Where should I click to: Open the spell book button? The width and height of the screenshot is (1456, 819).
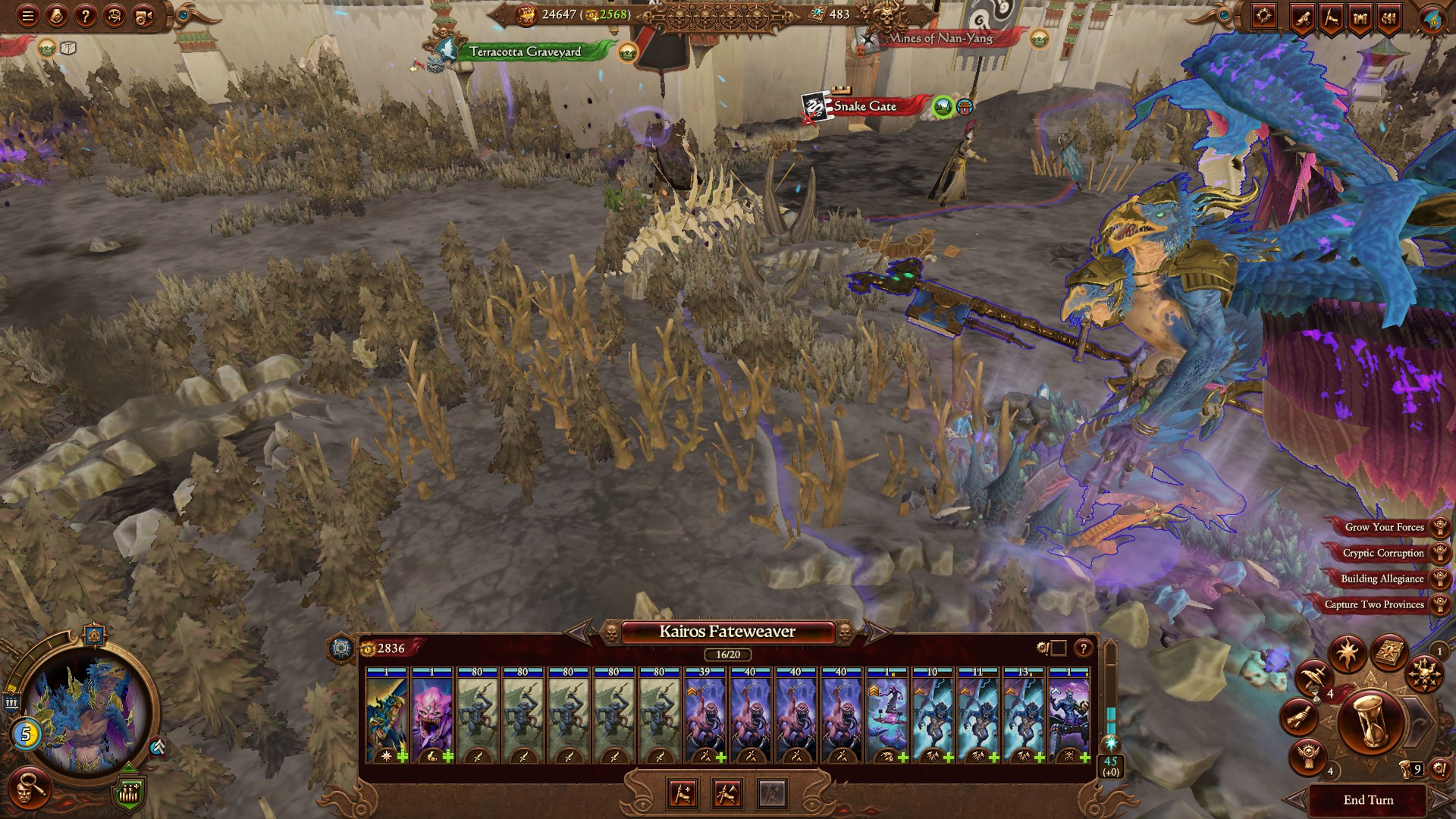[1390, 654]
